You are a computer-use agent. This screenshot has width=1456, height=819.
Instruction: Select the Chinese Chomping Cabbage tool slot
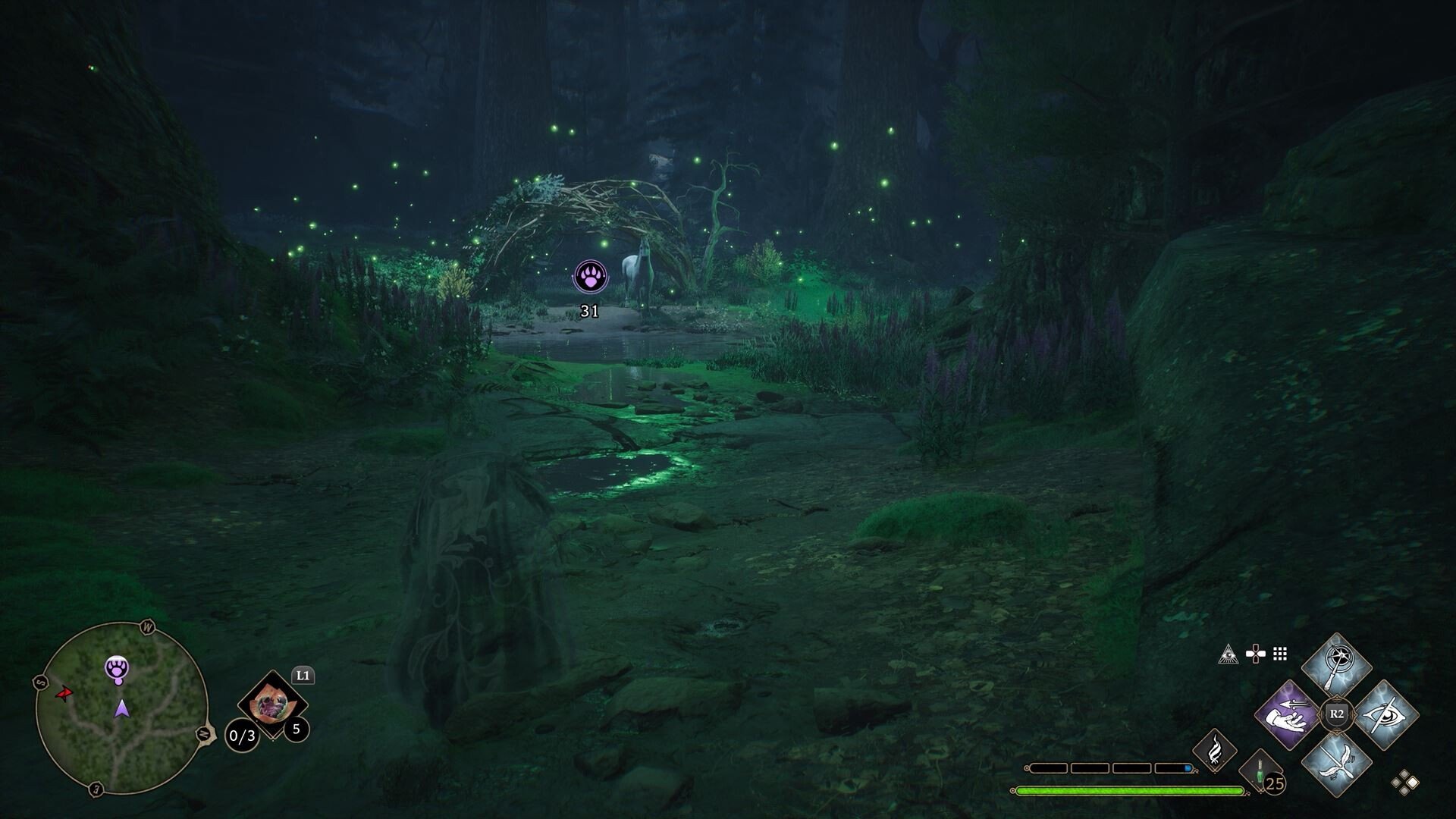tap(271, 705)
